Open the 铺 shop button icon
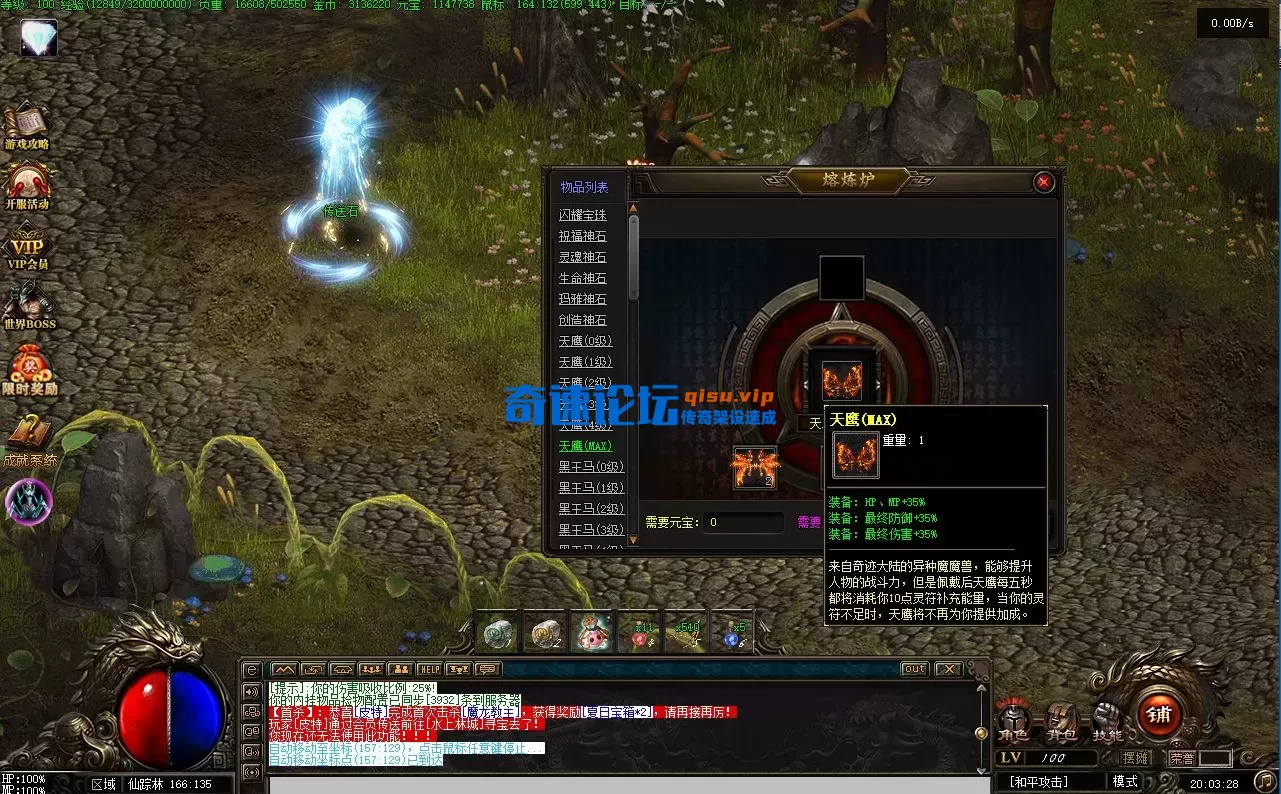The image size is (1281, 794). click(x=1159, y=714)
